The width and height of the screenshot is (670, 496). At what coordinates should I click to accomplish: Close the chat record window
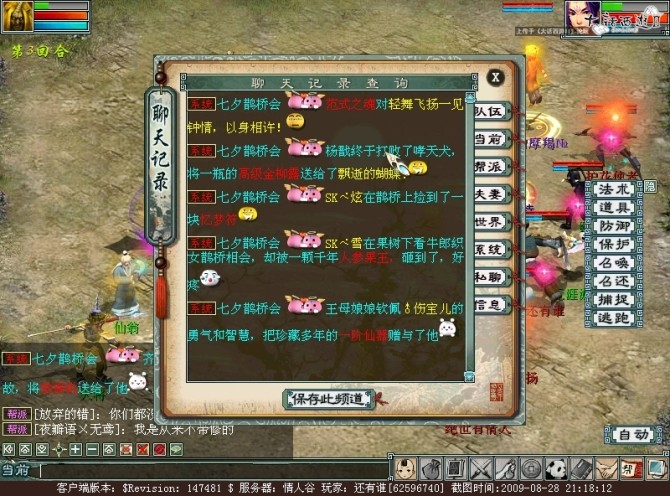pos(495,78)
